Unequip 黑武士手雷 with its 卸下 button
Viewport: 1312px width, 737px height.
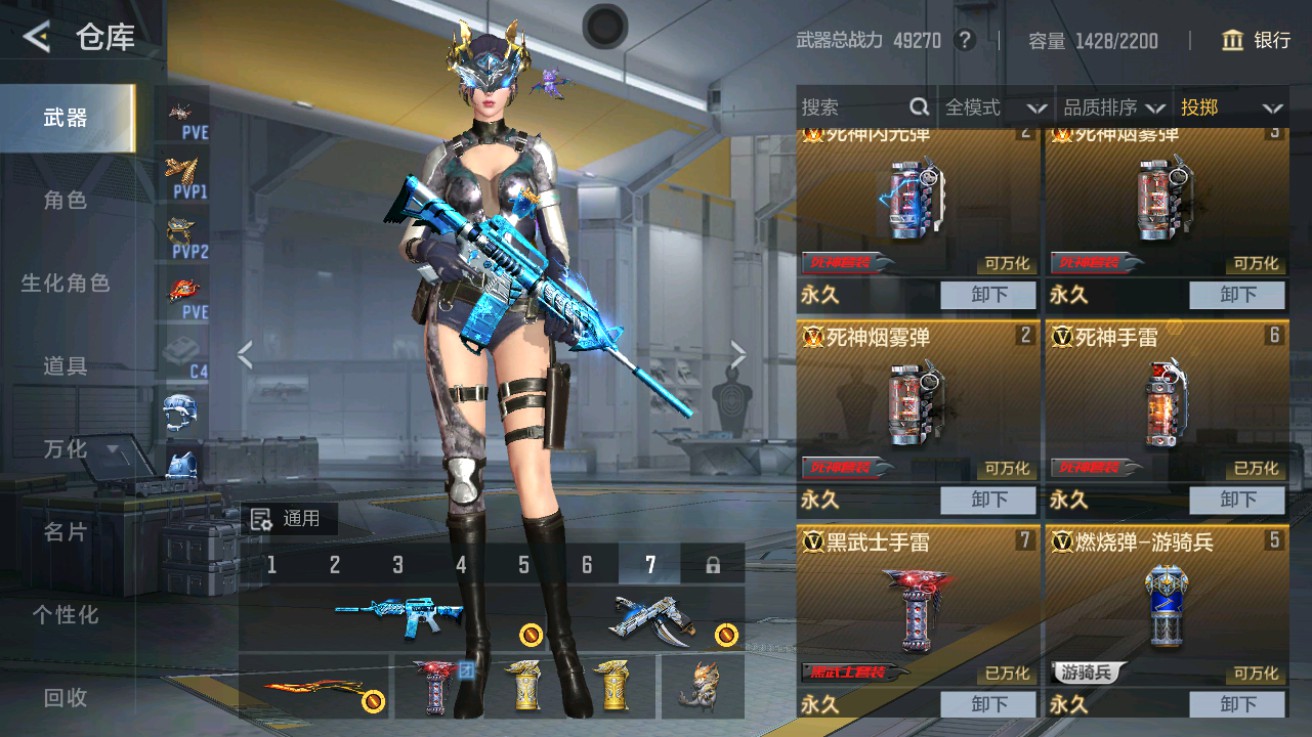pos(988,705)
